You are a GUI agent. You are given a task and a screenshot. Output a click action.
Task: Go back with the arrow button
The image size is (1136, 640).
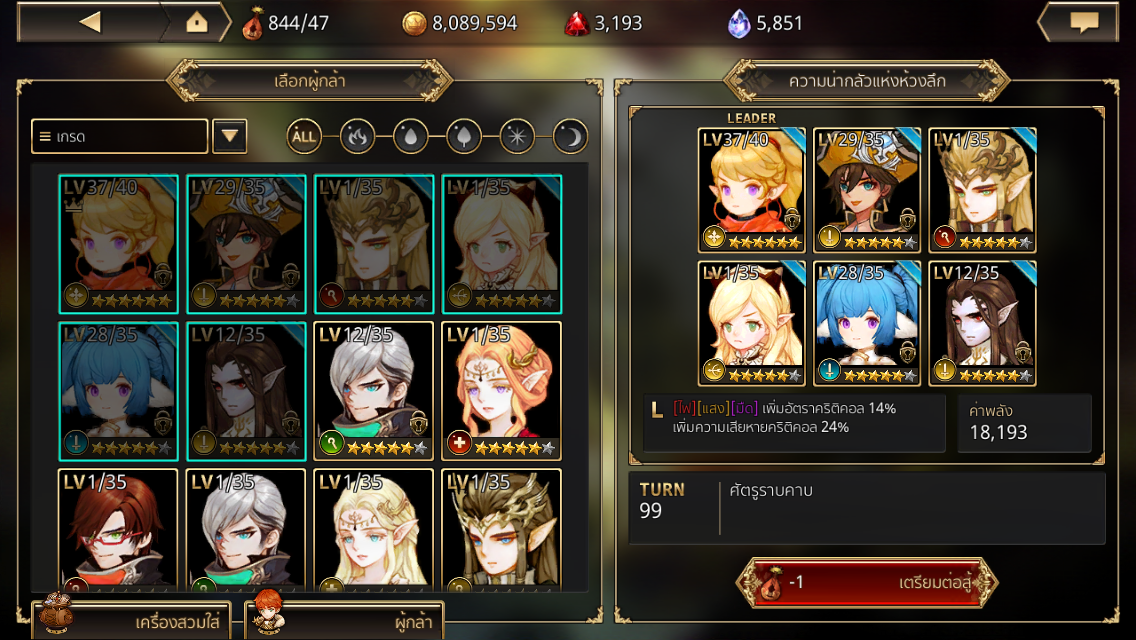(90, 22)
